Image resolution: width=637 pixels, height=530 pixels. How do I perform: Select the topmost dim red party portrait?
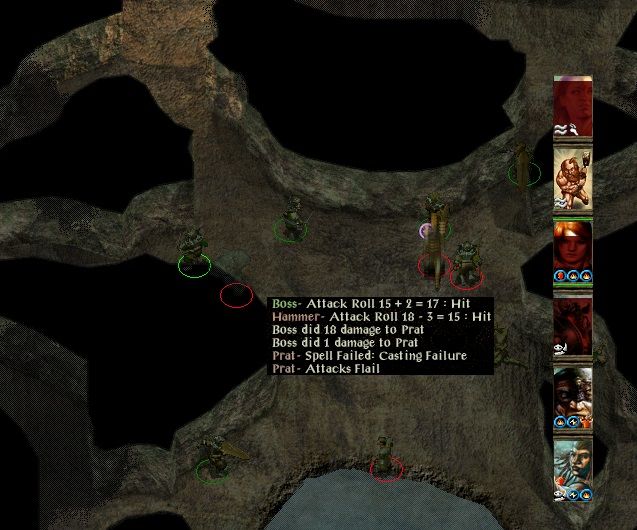tap(573, 103)
